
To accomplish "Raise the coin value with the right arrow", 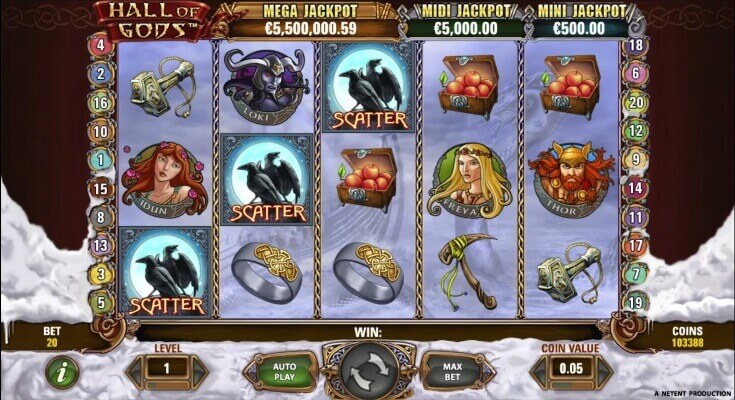I will coord(606,372).
